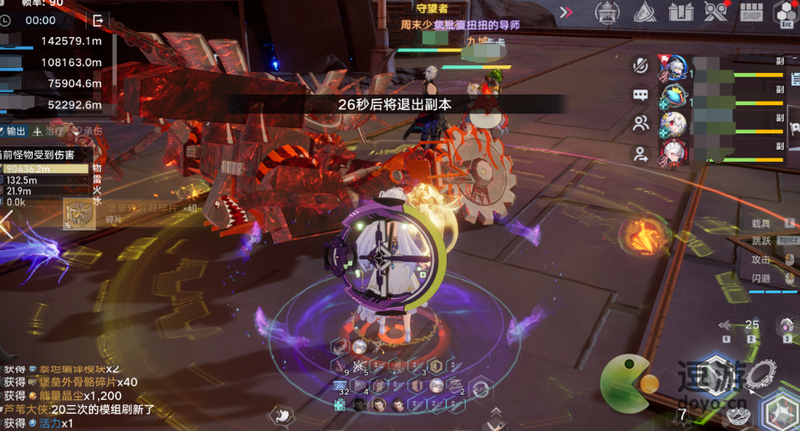Viewport: 800px width, 431px height.
Task: Open the pagoda building icon menu
Action: [x=606, y=13]
